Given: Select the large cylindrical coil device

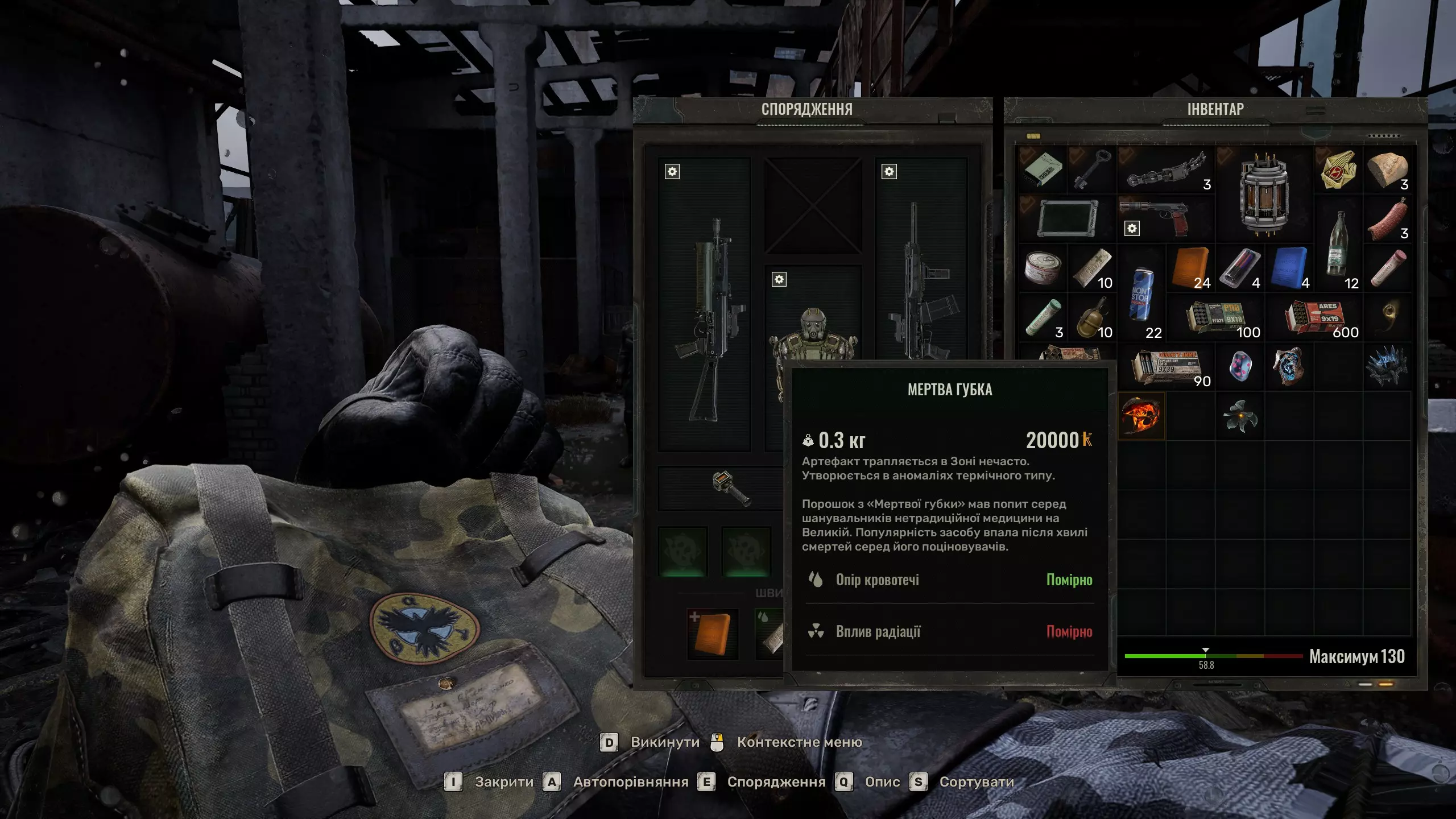Looking at the screenshot, I should point(1264,193).
